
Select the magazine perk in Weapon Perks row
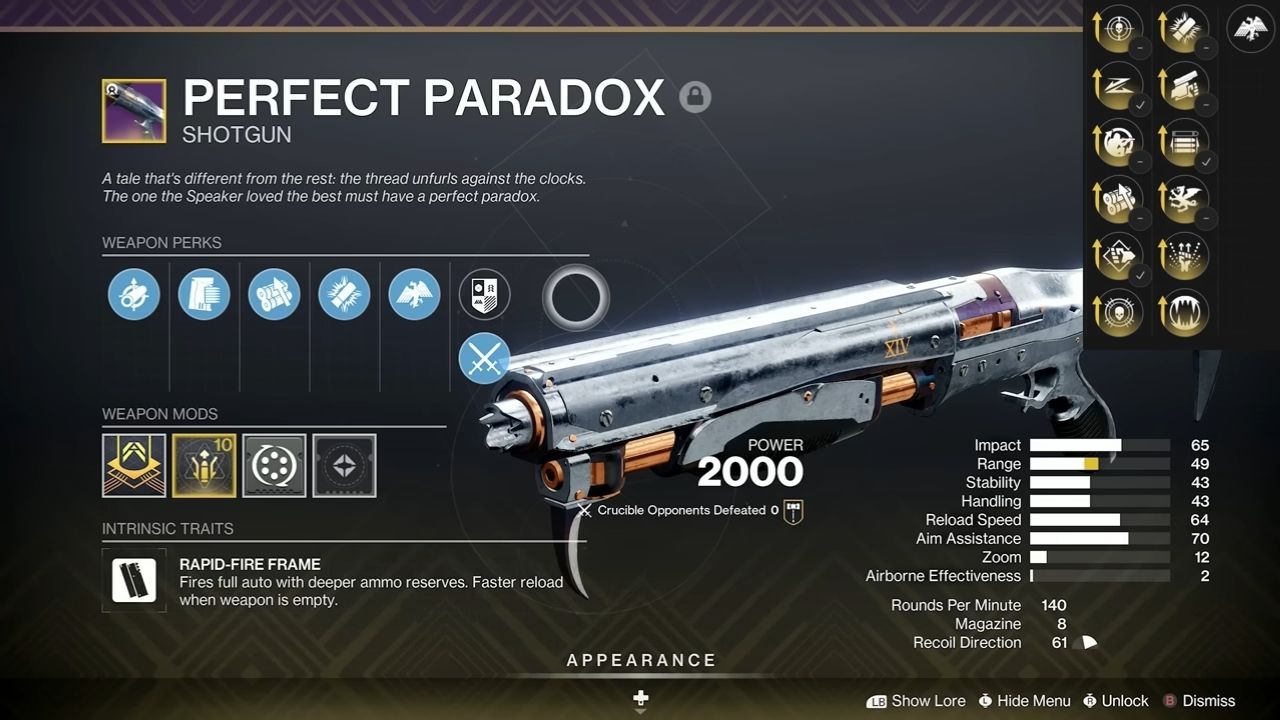204,294
